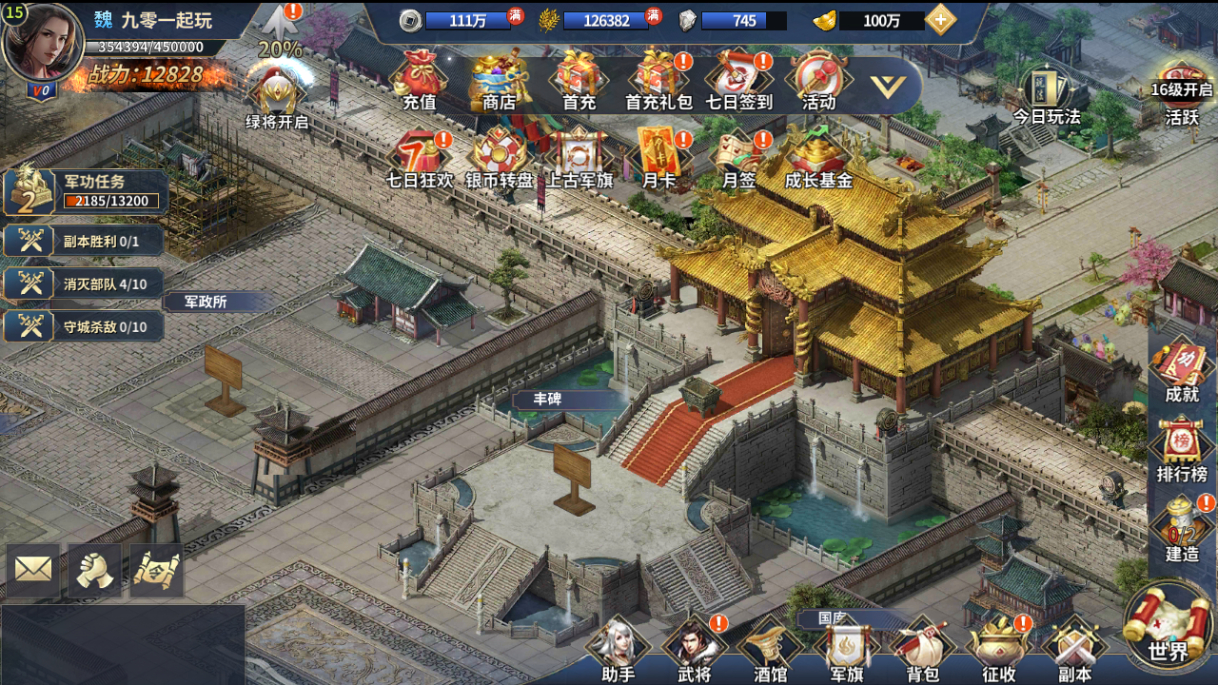This screenshot has width=1218, height=685.
Task: Open the 活动 events panel
Action: coord(818,80)
